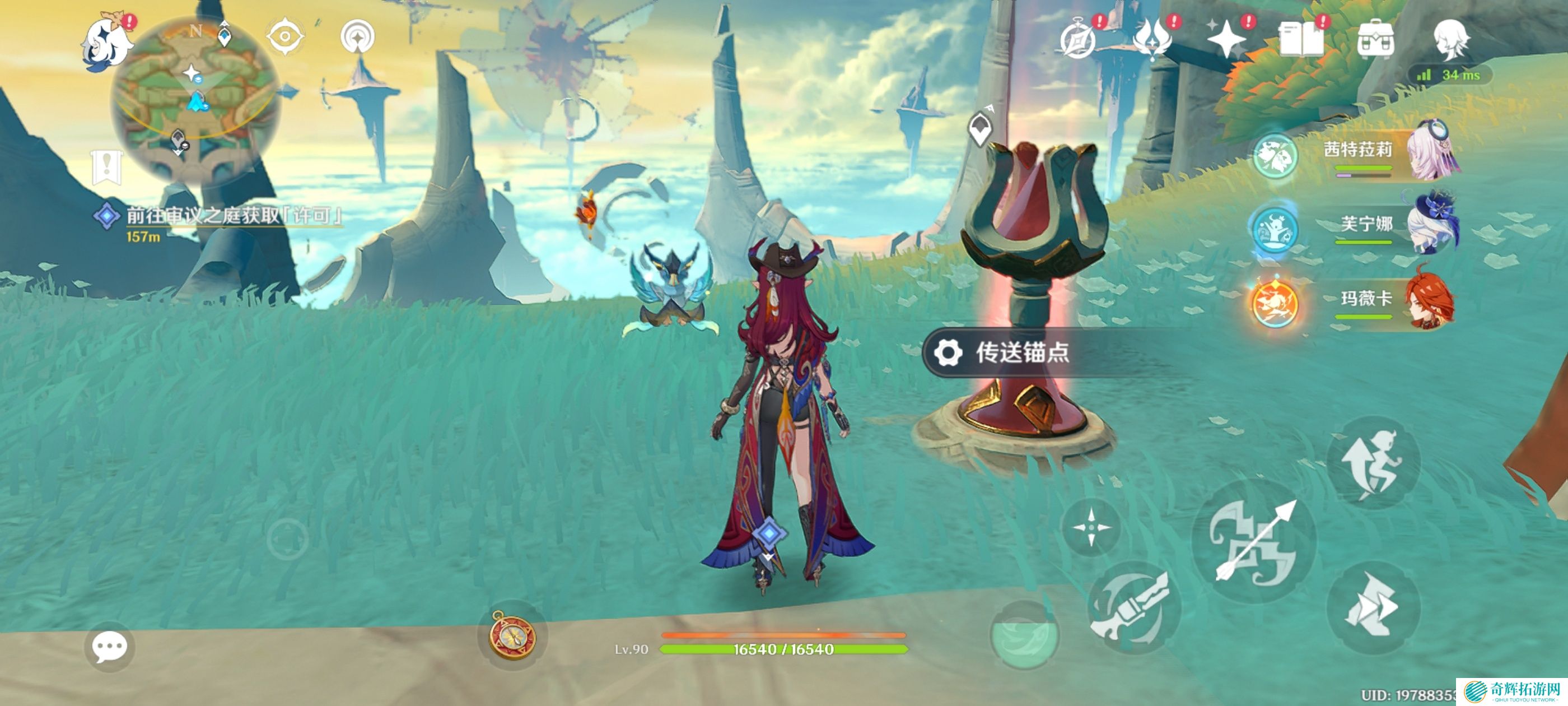
Task: Use the red compass gadget
Action: [x=512, y=635]
